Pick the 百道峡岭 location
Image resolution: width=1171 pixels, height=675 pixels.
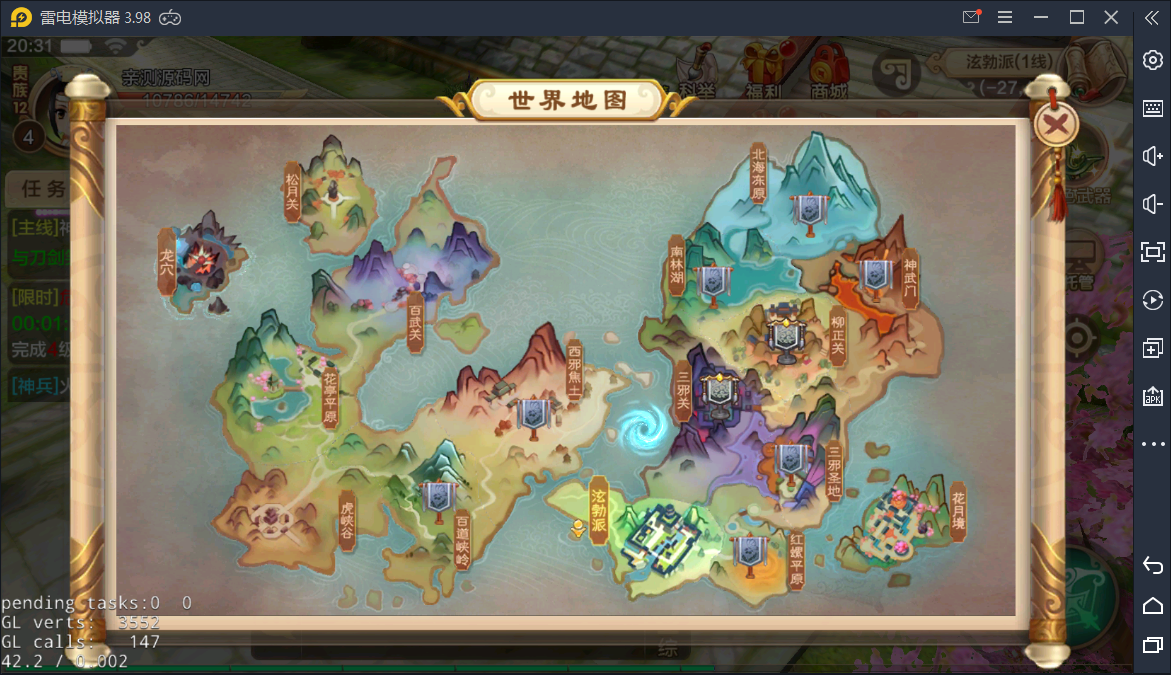pyautogui.click(x=461, y=539)
